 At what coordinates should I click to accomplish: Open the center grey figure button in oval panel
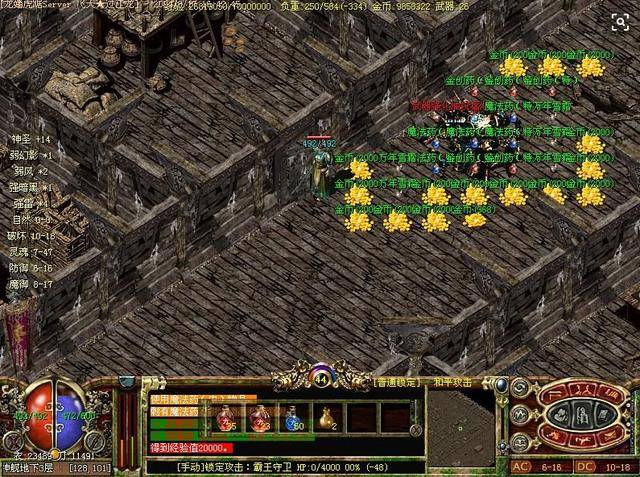(x=584, y=415)
